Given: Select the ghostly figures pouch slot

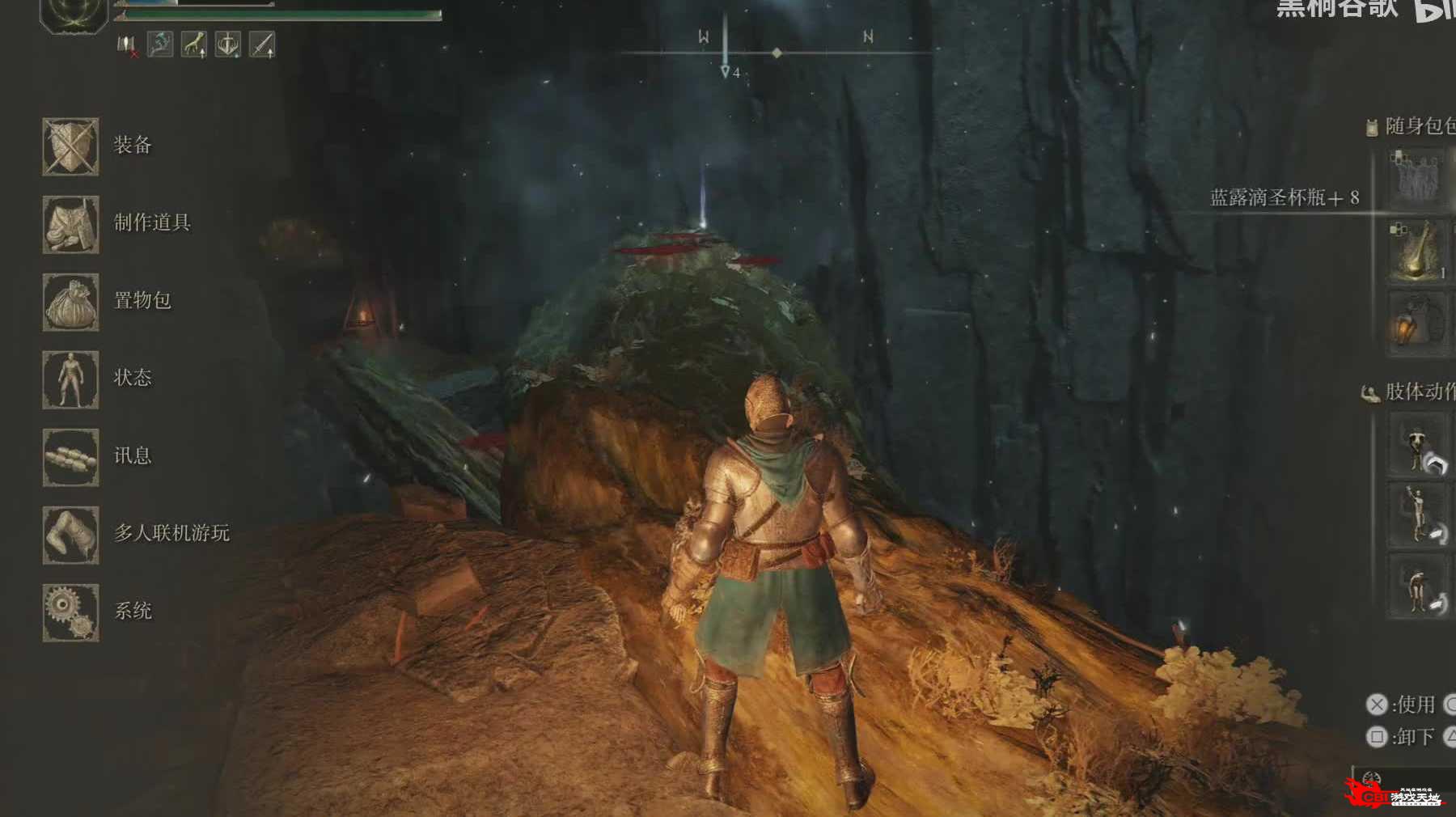Looking at the screenshot, I should coord(1416,178).
